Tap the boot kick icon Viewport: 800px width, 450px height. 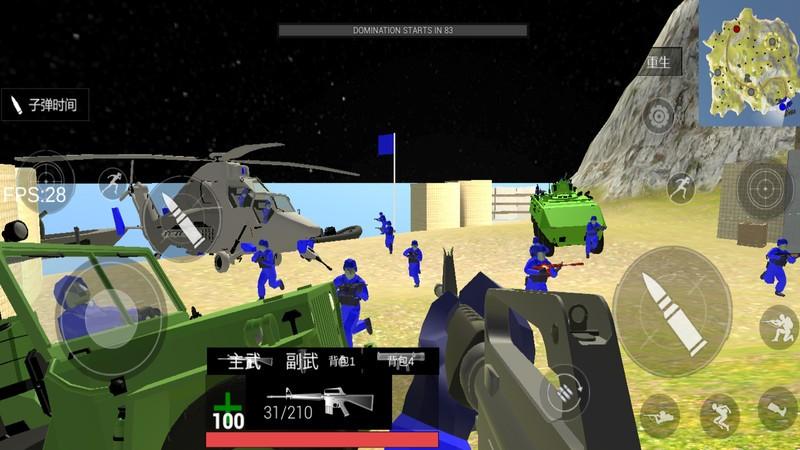tap(778, 407)
